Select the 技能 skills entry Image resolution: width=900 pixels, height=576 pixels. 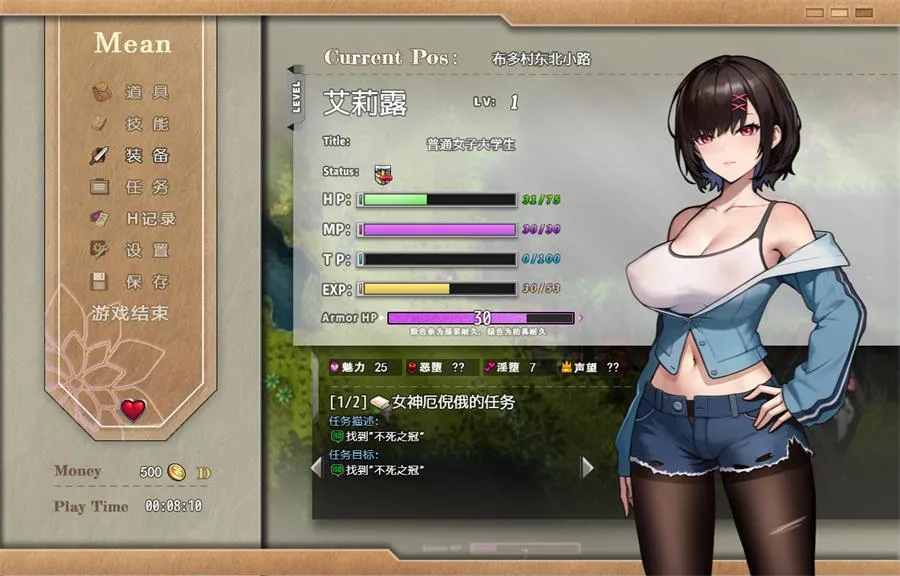click(x=131, y=124)
